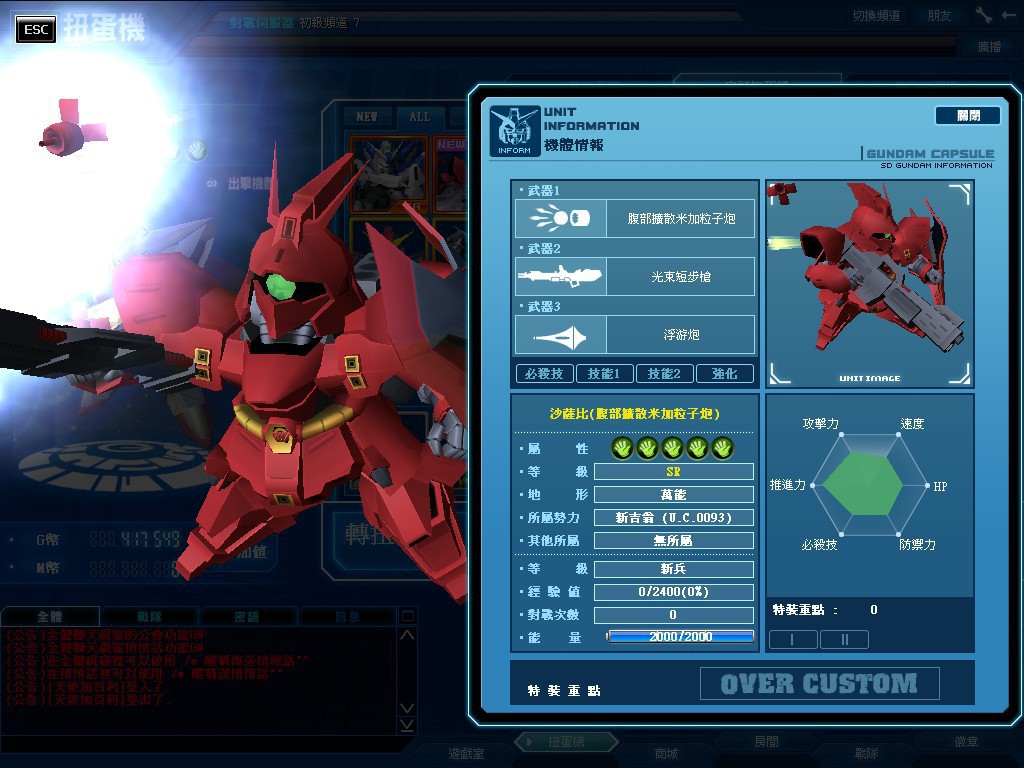Switch to the 技能2 tab

tap(664, 374)
